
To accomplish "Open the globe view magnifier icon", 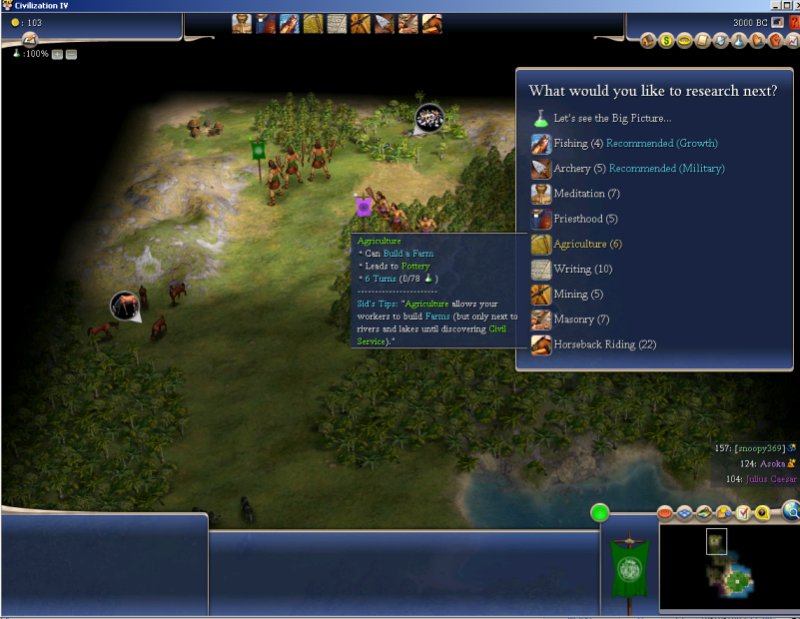I will point(790,512).
